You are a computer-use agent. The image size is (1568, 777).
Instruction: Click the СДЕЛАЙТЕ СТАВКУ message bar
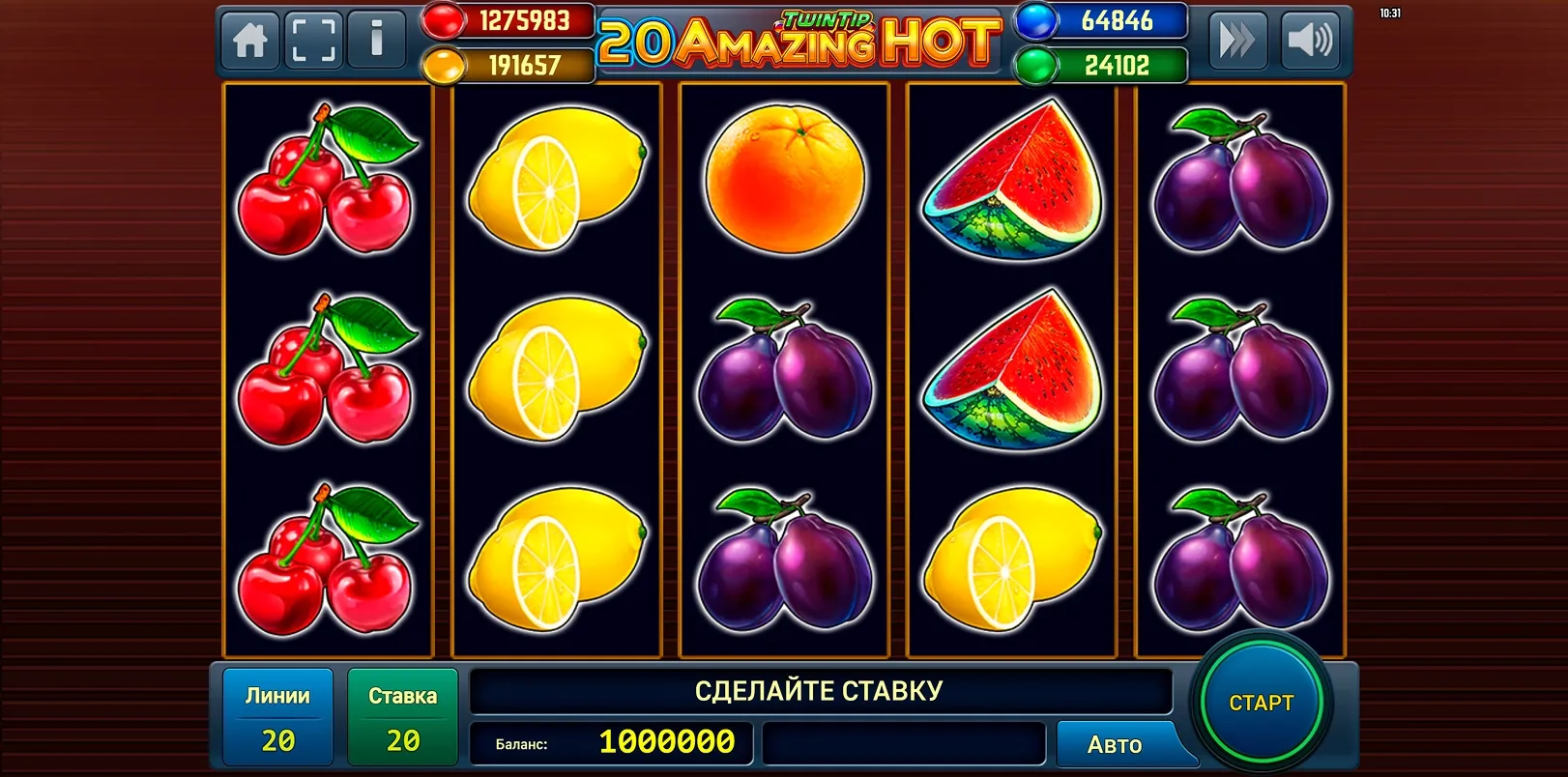(x=820, y=690)
